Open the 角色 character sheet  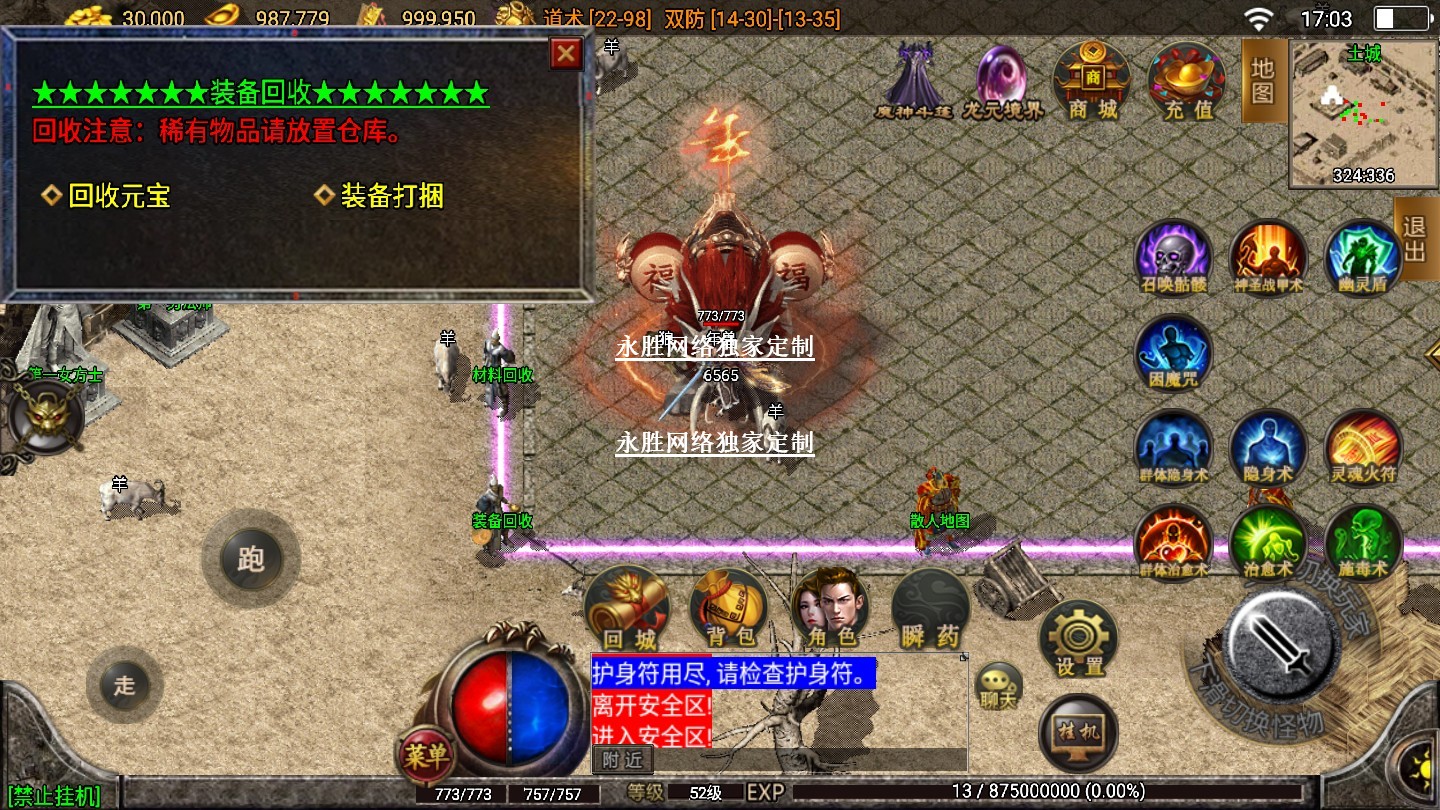click(x=829, y=608)
